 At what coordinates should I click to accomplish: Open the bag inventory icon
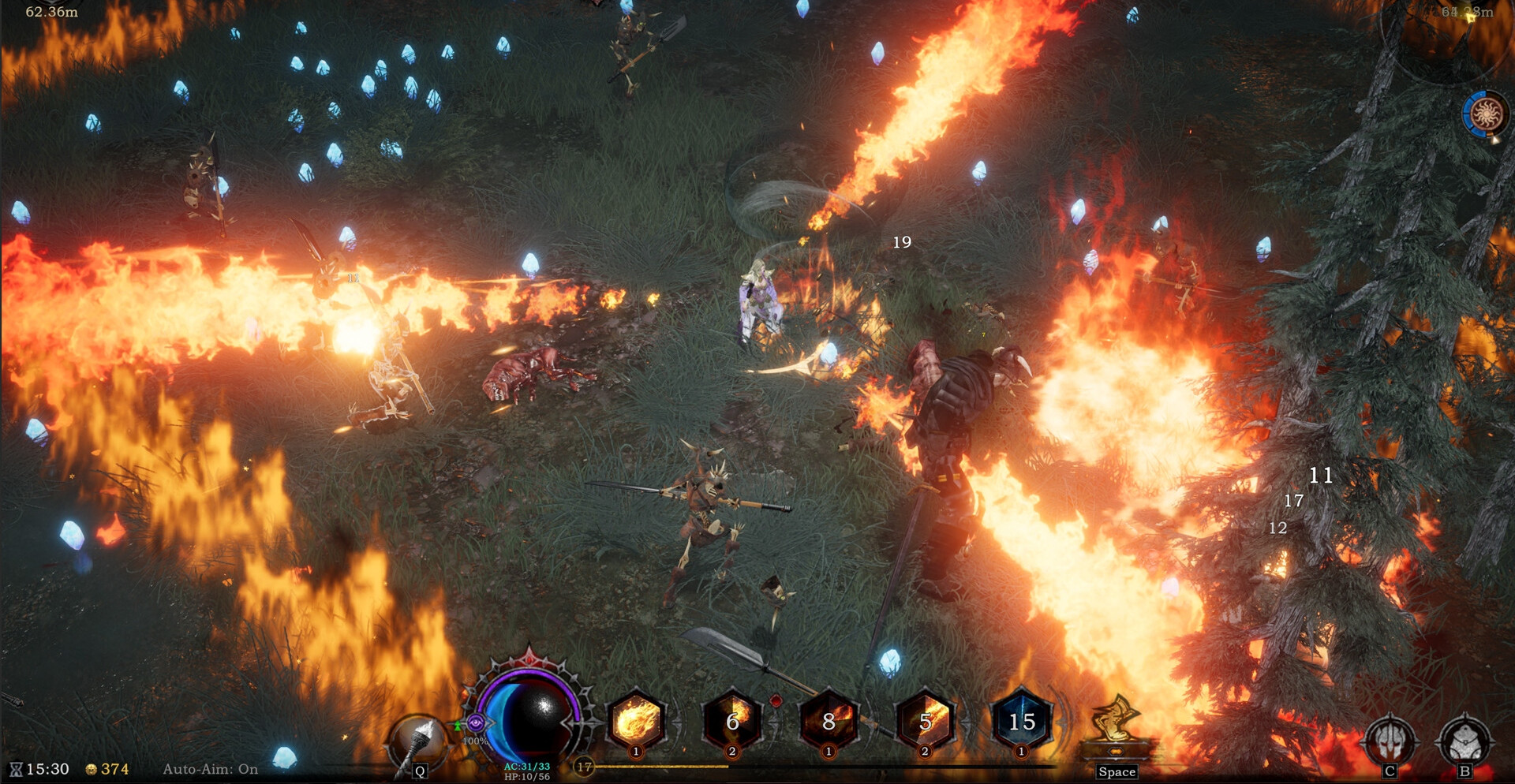[x=1464, y=740]
